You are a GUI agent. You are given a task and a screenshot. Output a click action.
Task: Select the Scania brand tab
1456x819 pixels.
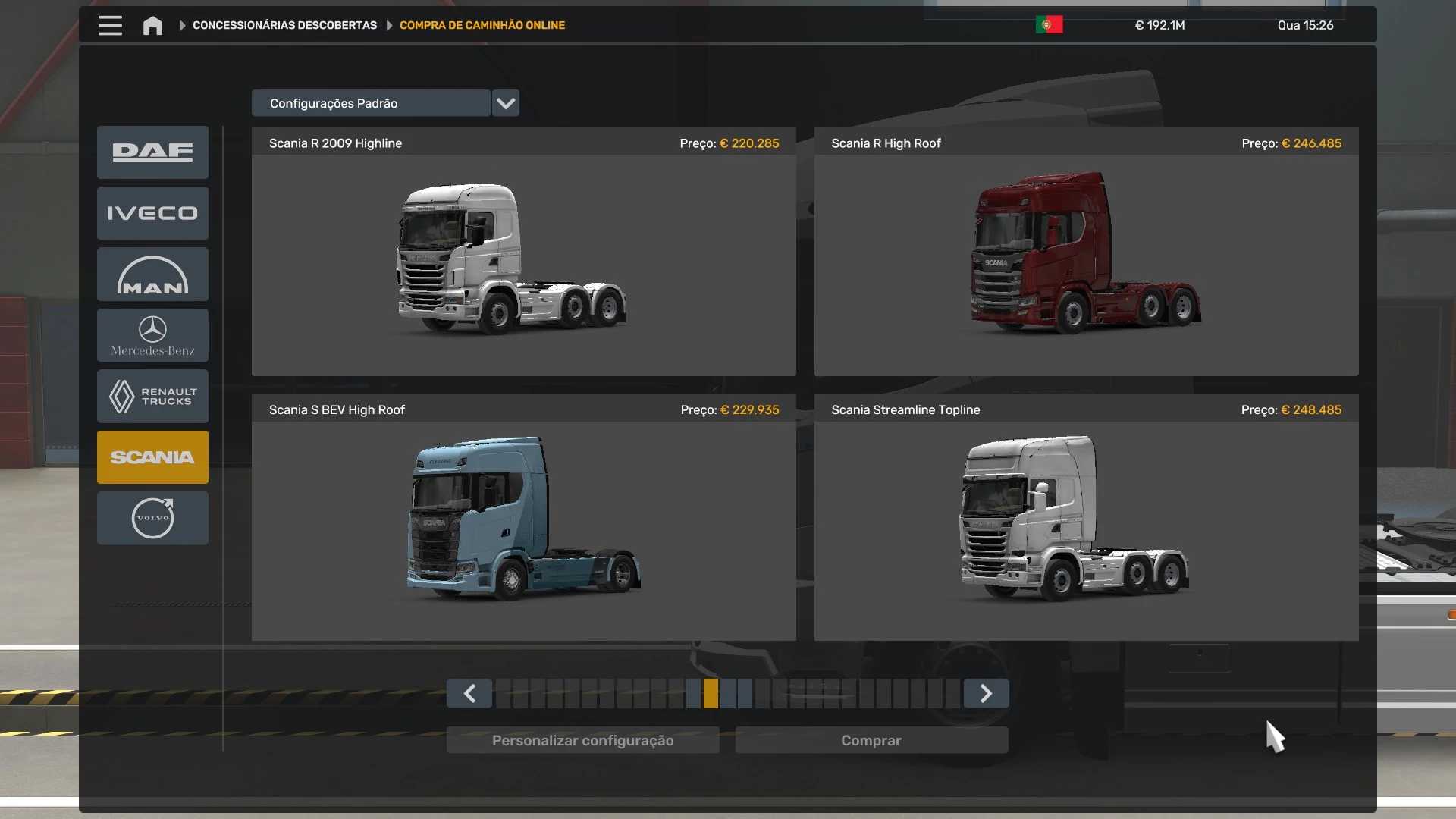coord(152,457)
